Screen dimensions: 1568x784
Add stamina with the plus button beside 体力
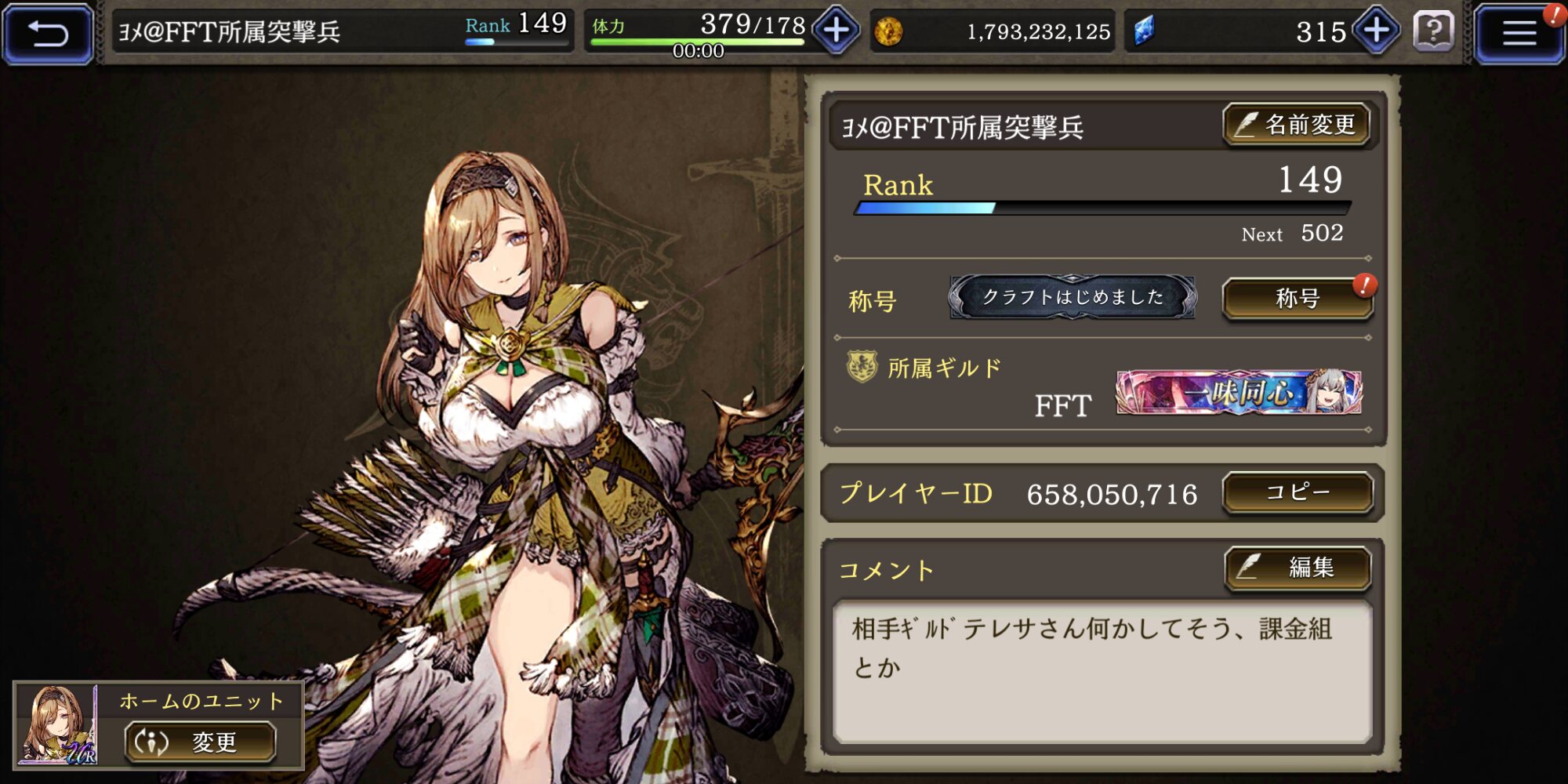pyautogui.click(x=837, y=31)
